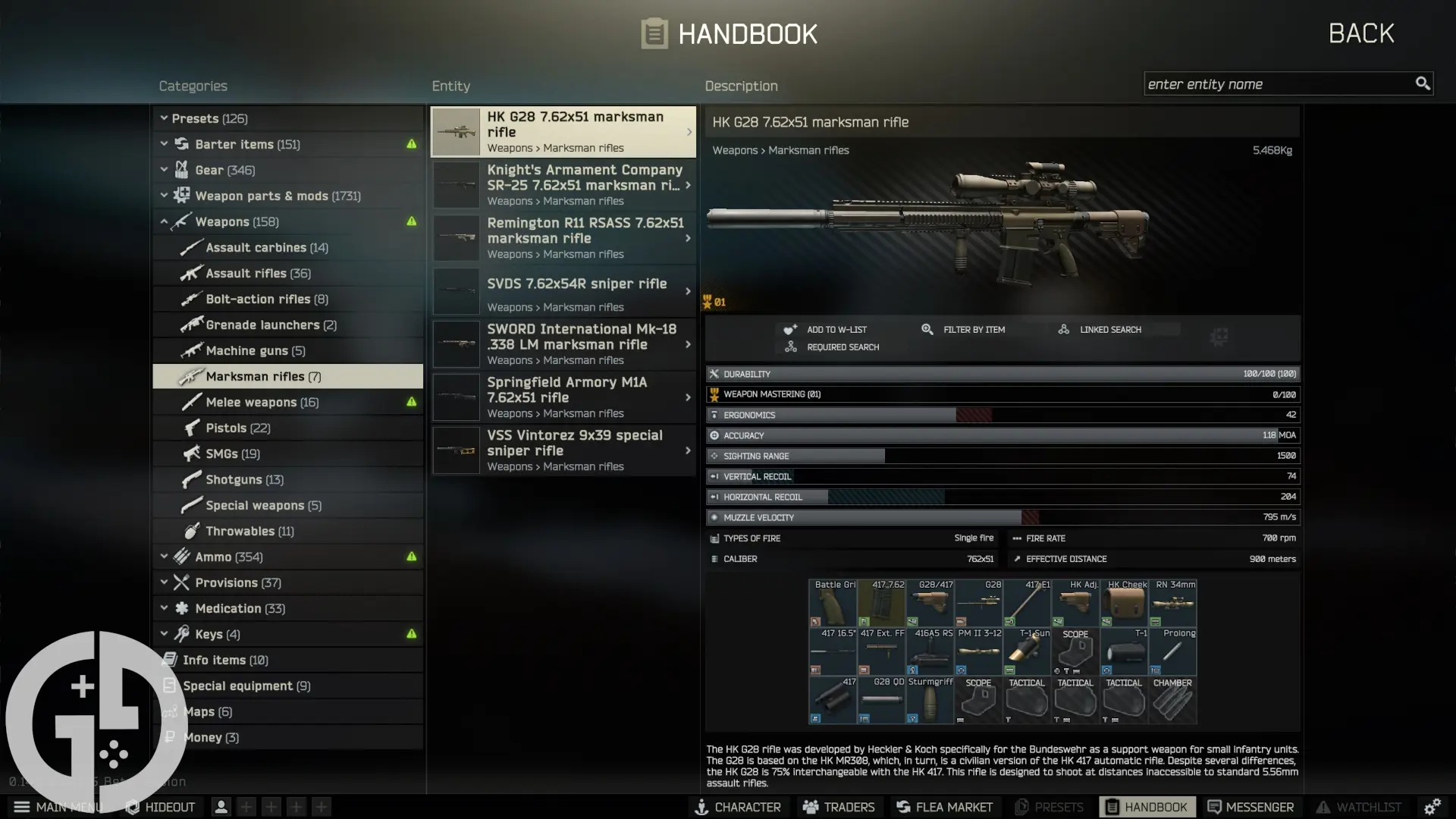Expand the Knight's Armament SR-25 entry arrow
This screenshot has width=1456, height=819.
tap(687, 185)
